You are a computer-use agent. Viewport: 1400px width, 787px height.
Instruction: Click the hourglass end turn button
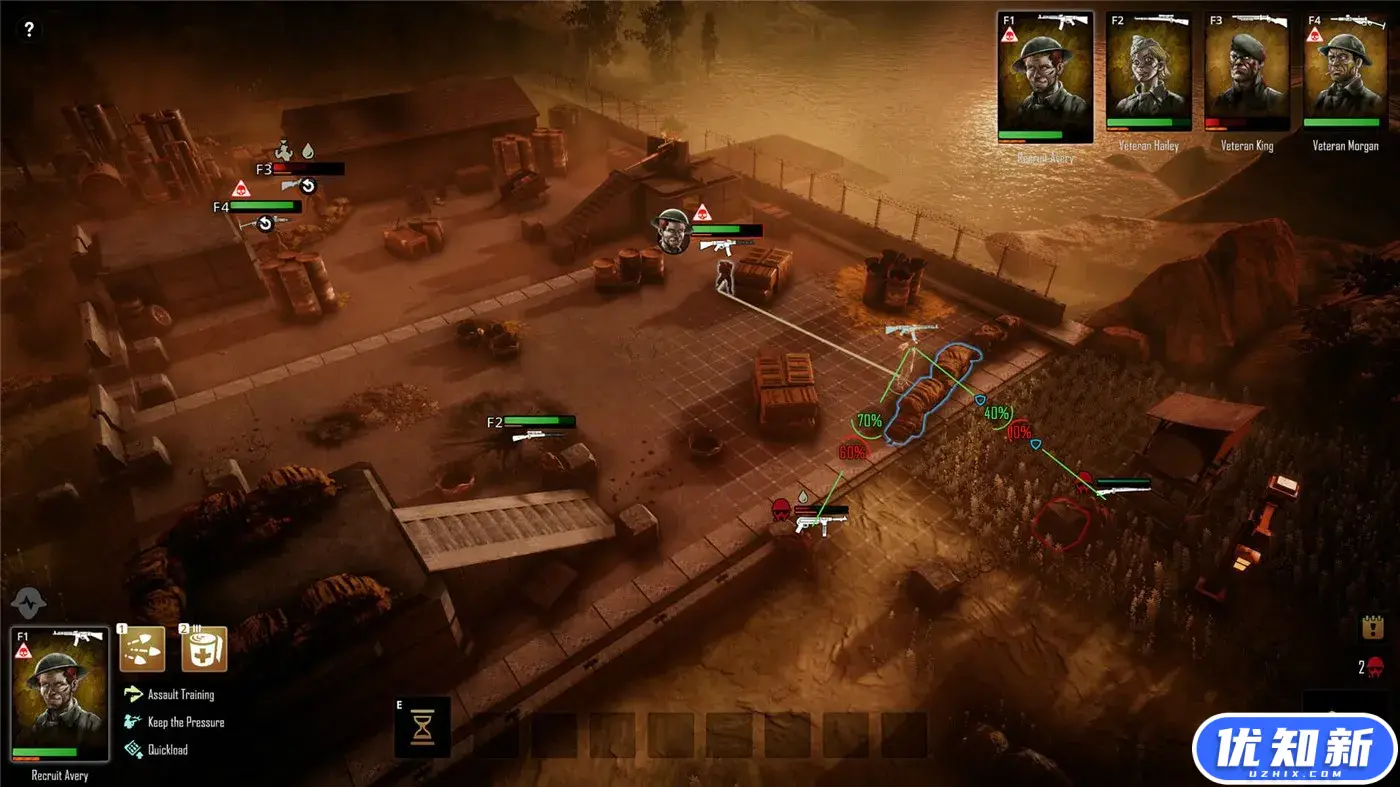tap(423, 727)
